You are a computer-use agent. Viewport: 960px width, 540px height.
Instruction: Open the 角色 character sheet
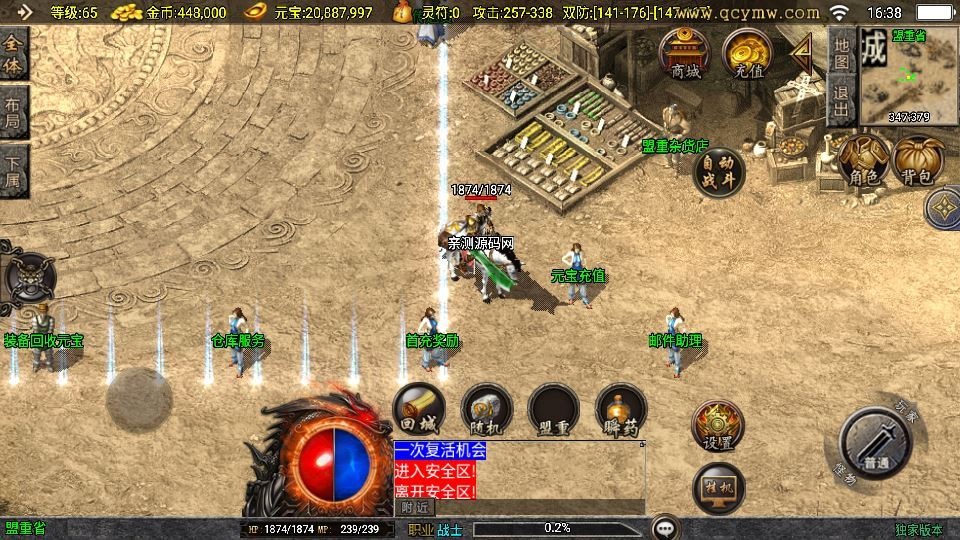863,162
